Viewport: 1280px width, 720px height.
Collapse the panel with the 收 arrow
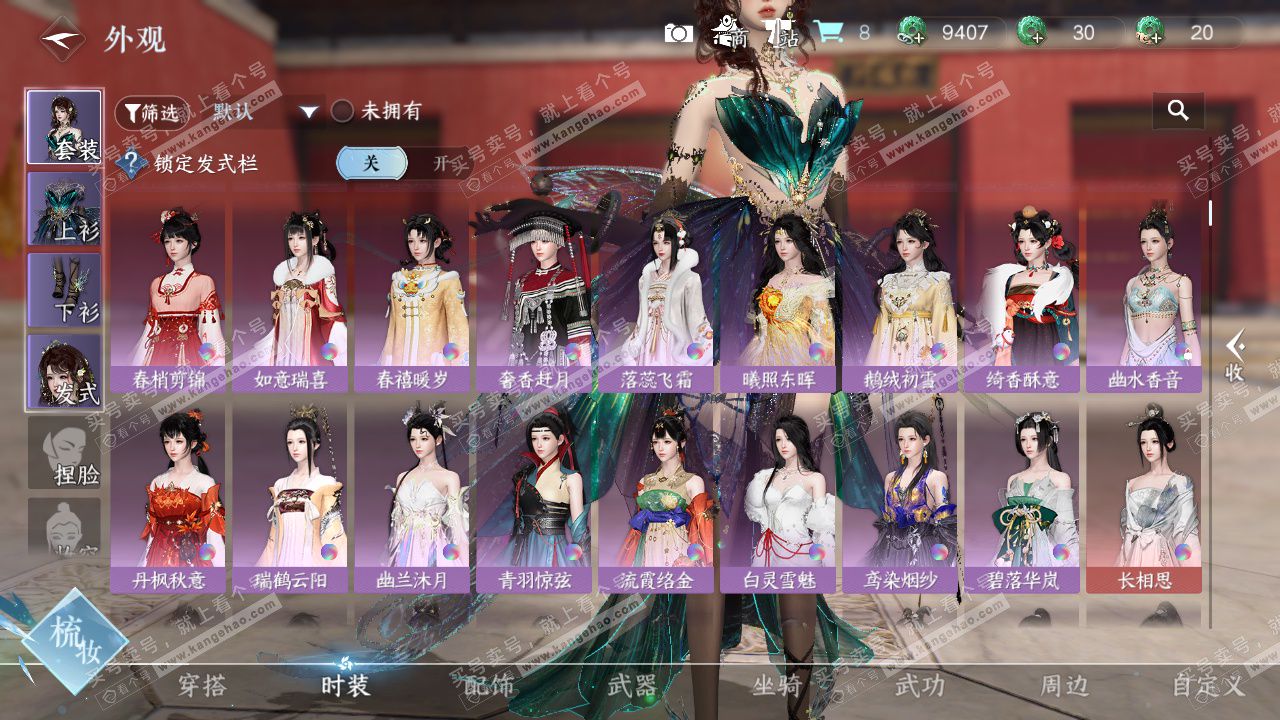(x=1235, y=355)
